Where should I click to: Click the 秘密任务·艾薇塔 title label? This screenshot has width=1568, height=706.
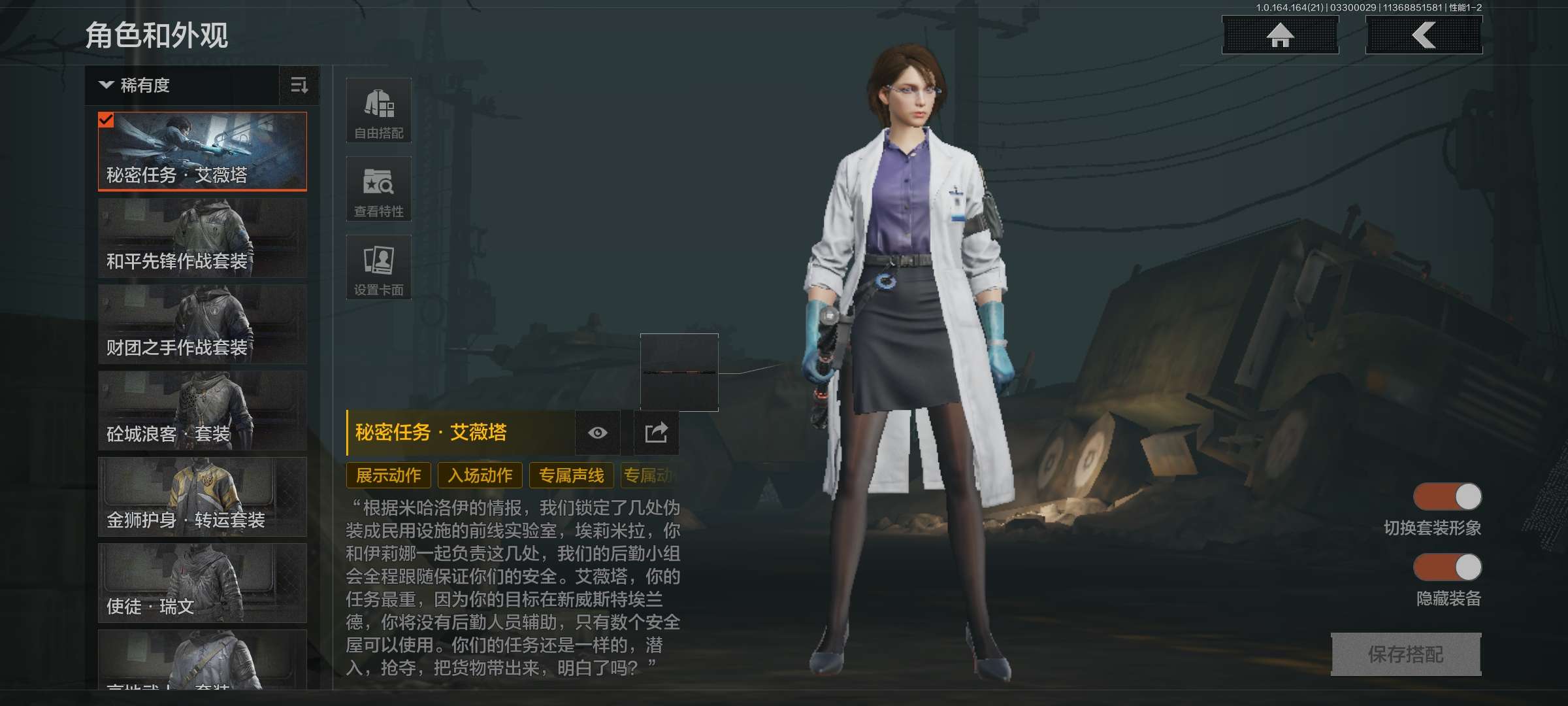pos(431,432)
